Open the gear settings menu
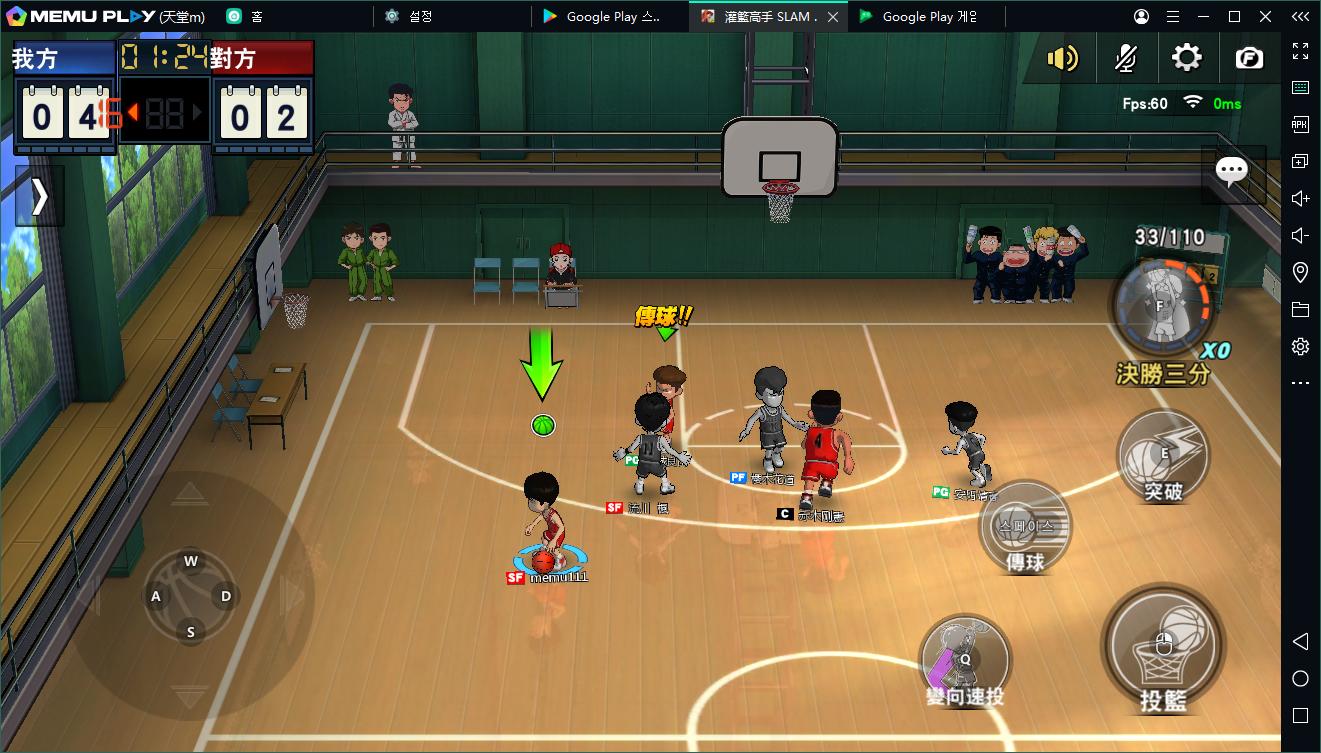Screen dimensions: 1321x753 click(1187, 58)
